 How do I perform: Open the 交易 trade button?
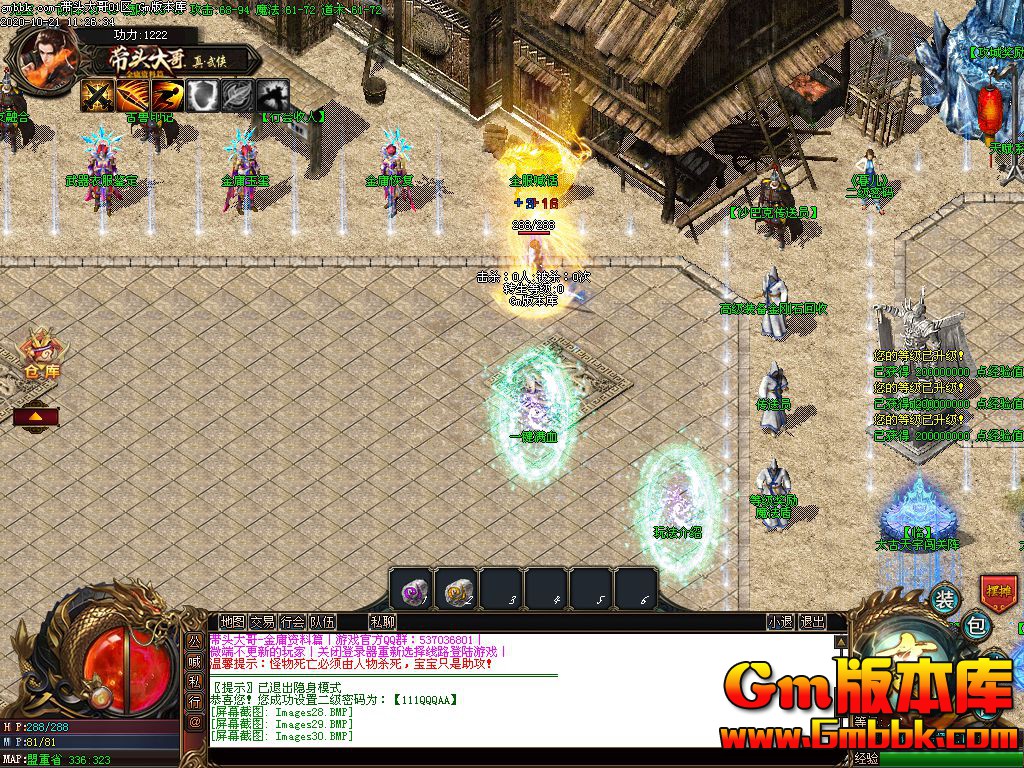pos(262,622)
